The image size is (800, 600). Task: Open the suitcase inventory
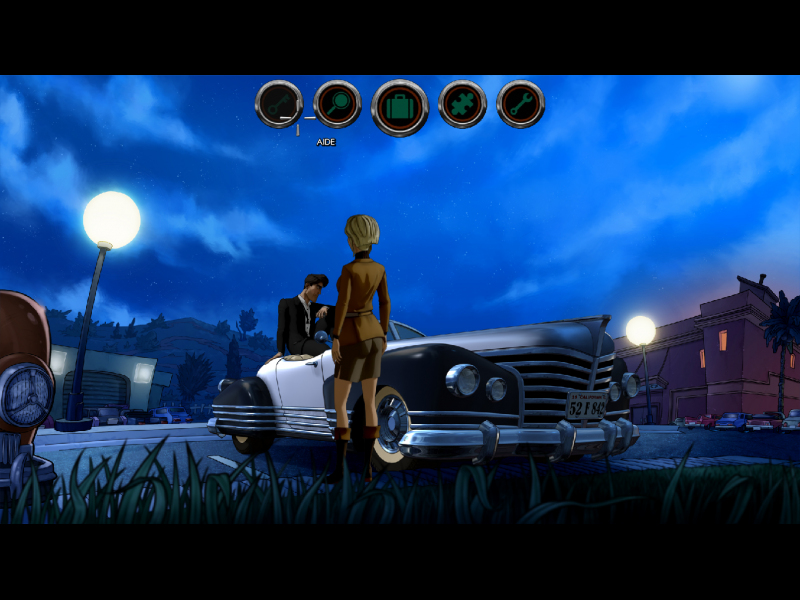[x=400, y=107]
